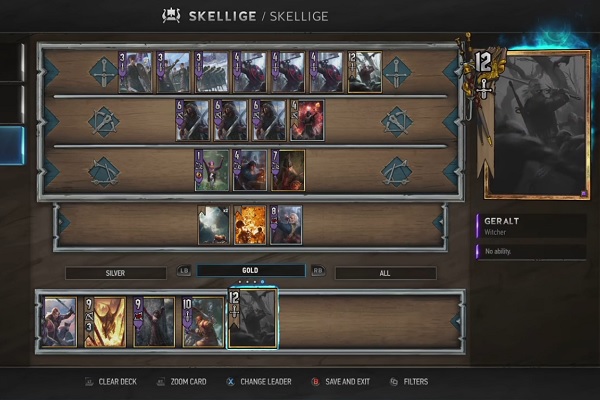Select the Gold card filter tab
This screenshot has height=400, width=600.
tap(250, 270)
